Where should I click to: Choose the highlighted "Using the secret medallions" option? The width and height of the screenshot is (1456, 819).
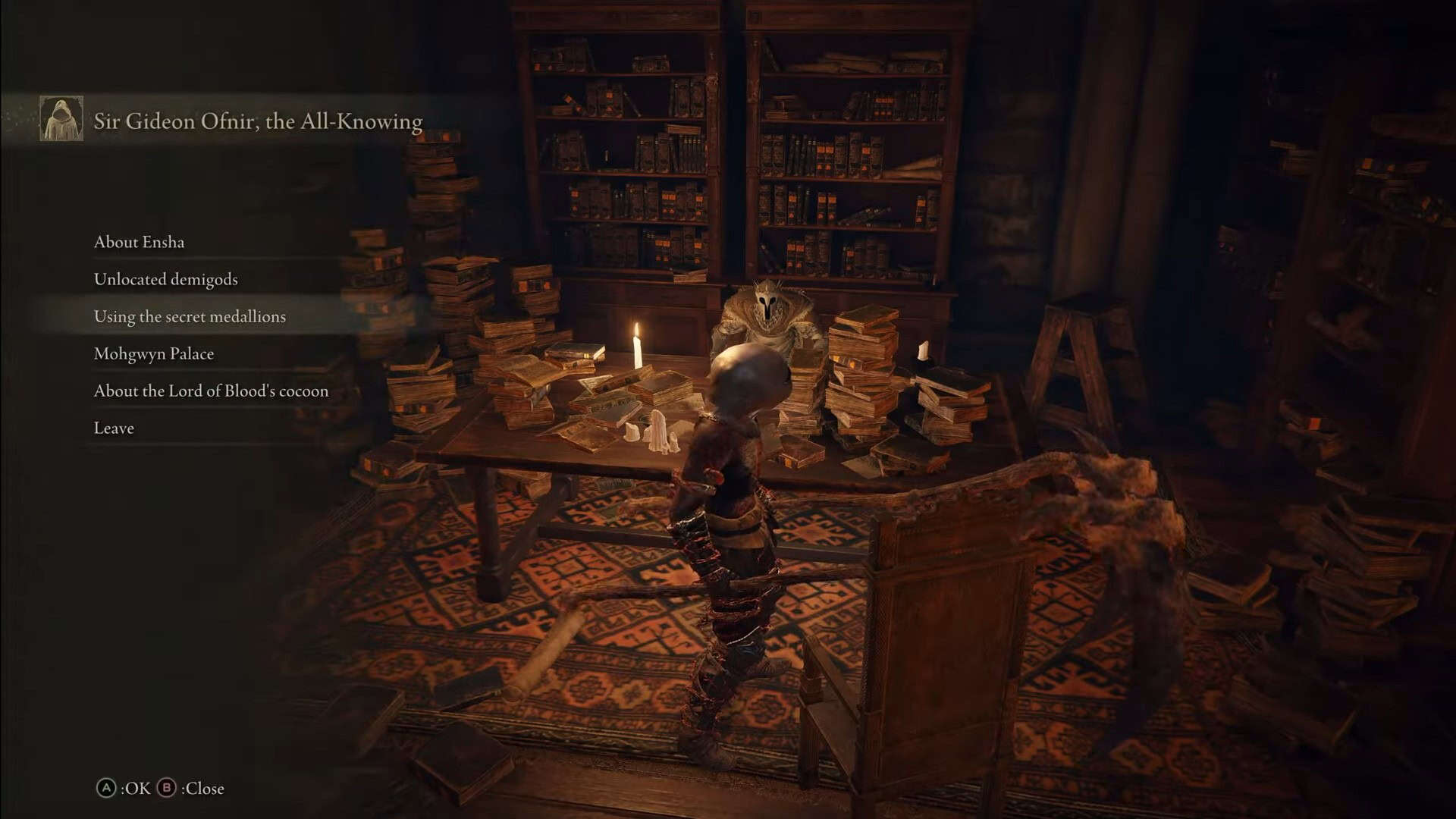point(190,316)
